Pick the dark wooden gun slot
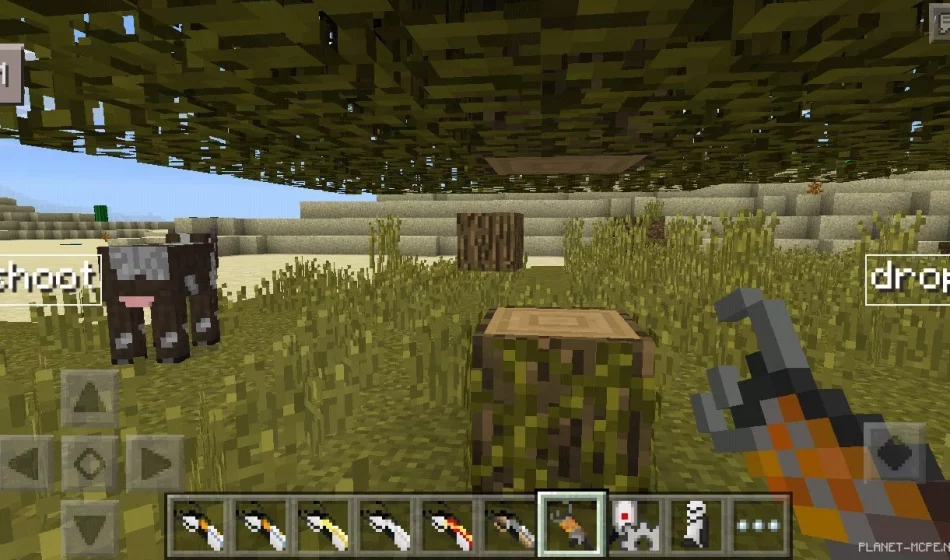Screen dimensions: 950x560 [x=510, y=525]
